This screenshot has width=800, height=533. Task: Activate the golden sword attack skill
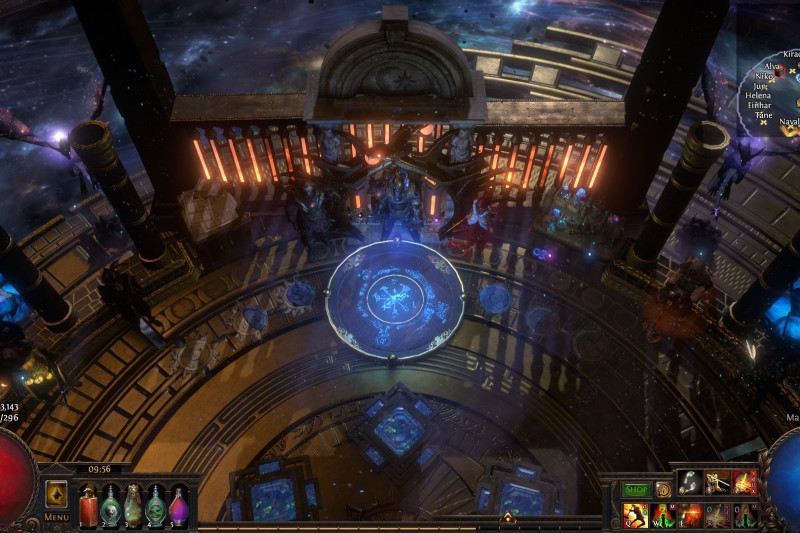[717, 484]
